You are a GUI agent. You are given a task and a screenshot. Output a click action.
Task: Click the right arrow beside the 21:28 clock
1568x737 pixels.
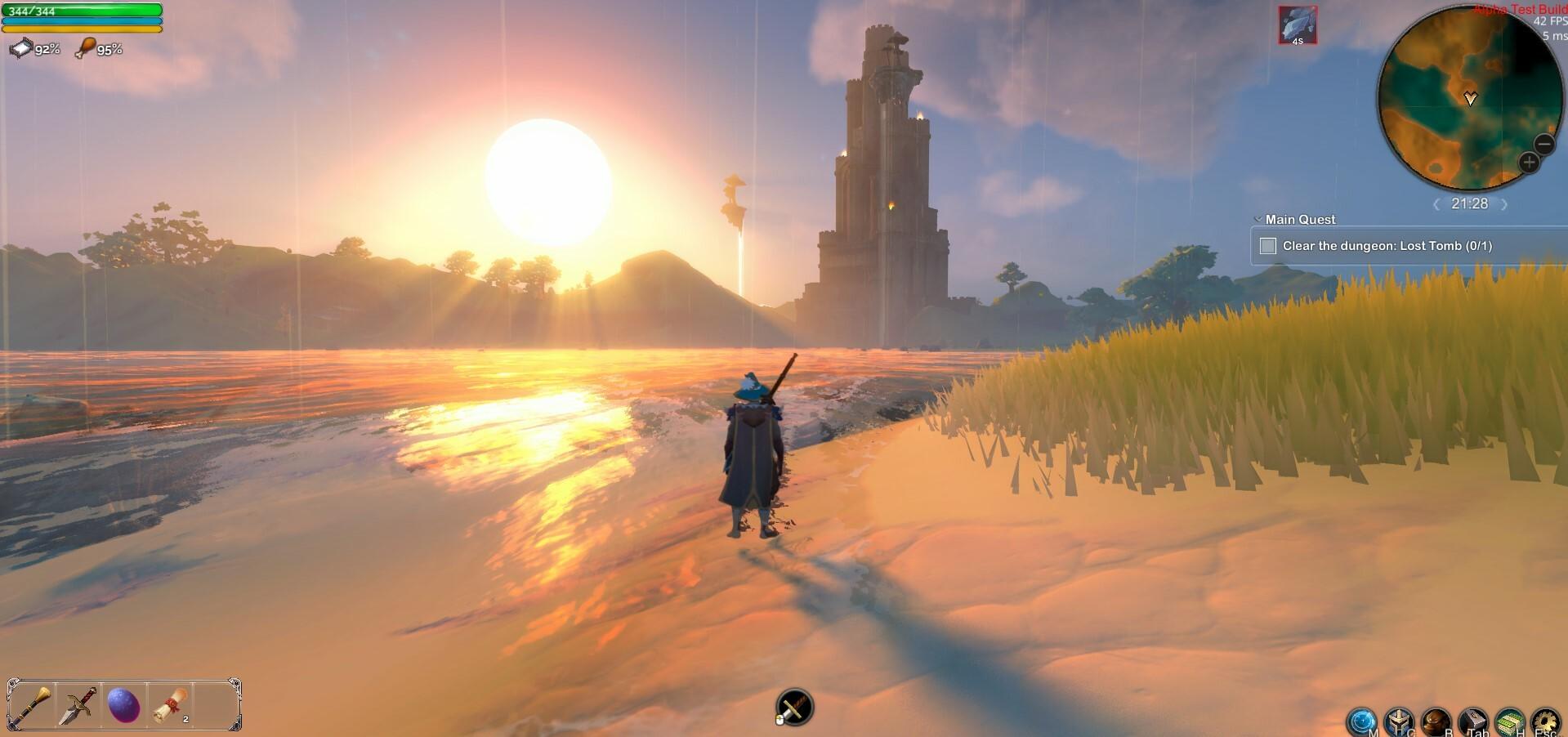click(x=1504, y=203)
